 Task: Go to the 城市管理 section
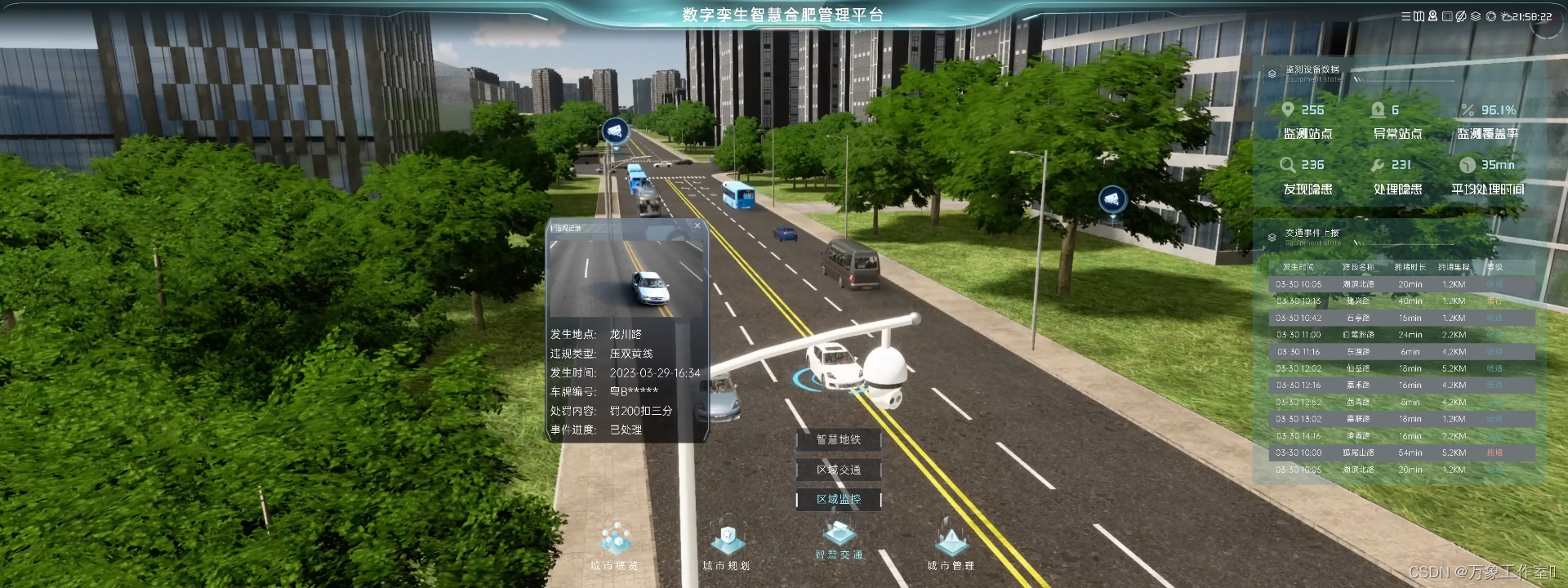pyautogui.click(x=951, y=546)
